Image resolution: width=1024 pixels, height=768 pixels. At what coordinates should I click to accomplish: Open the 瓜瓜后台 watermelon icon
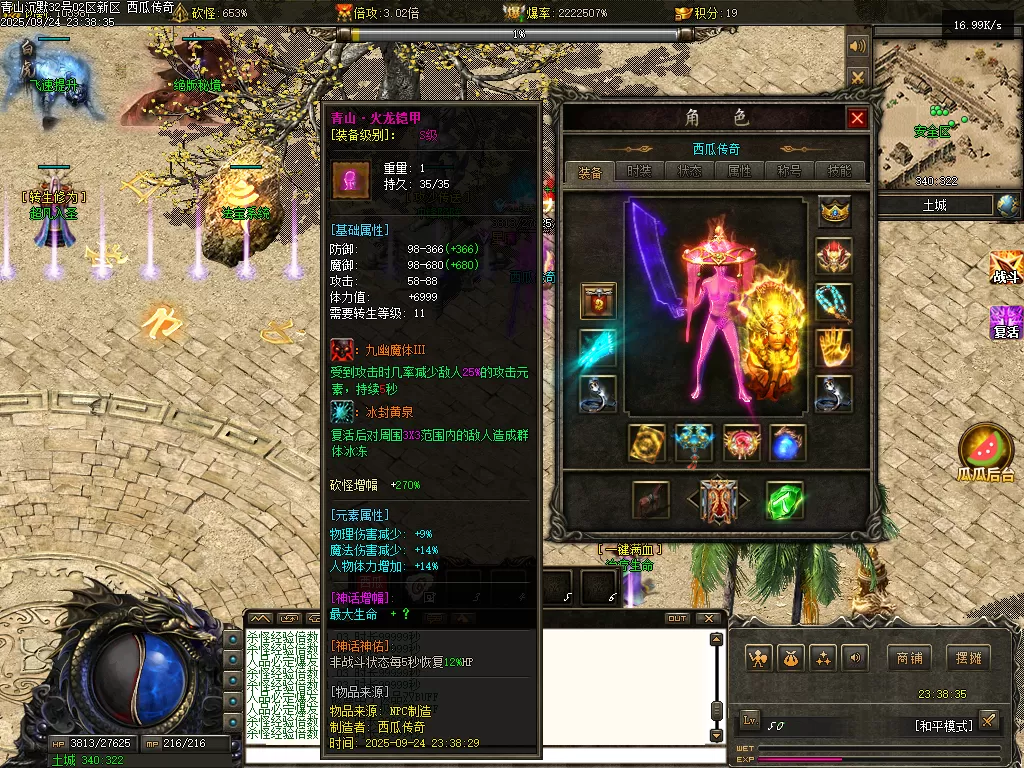(x=986, y=452)
